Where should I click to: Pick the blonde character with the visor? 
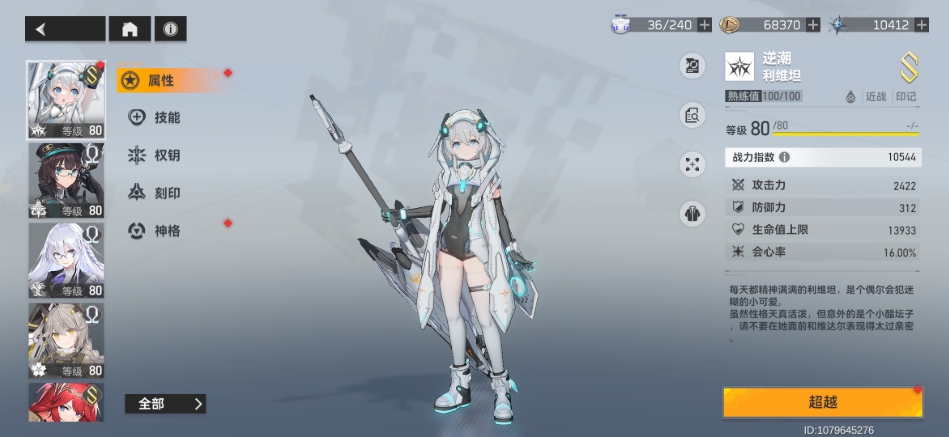point(66,340)
